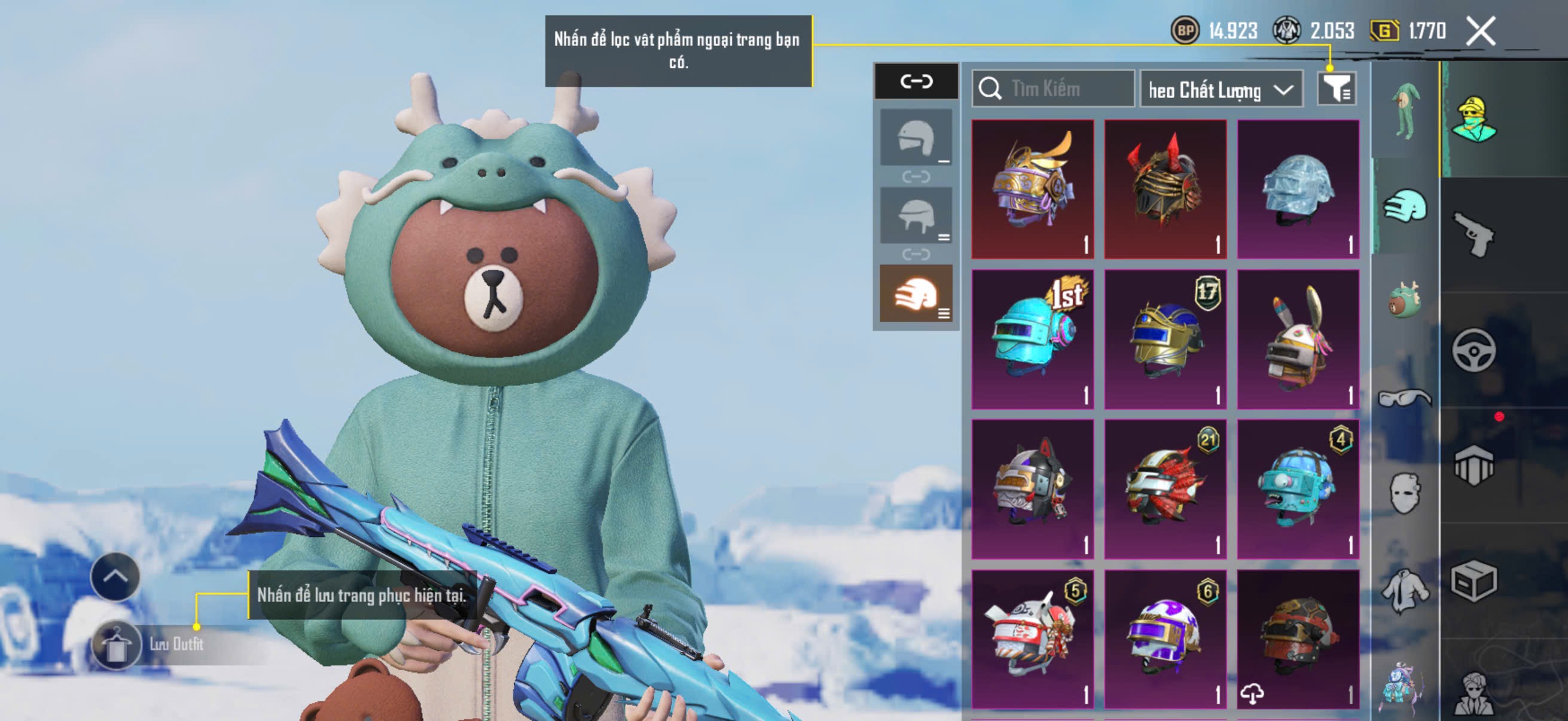The height and width of the screenshot is (721, 1568).
Task: Open the Theo Chất Lượng sort dropdown
Action: pyautogui.click(x=1221, y=90)
